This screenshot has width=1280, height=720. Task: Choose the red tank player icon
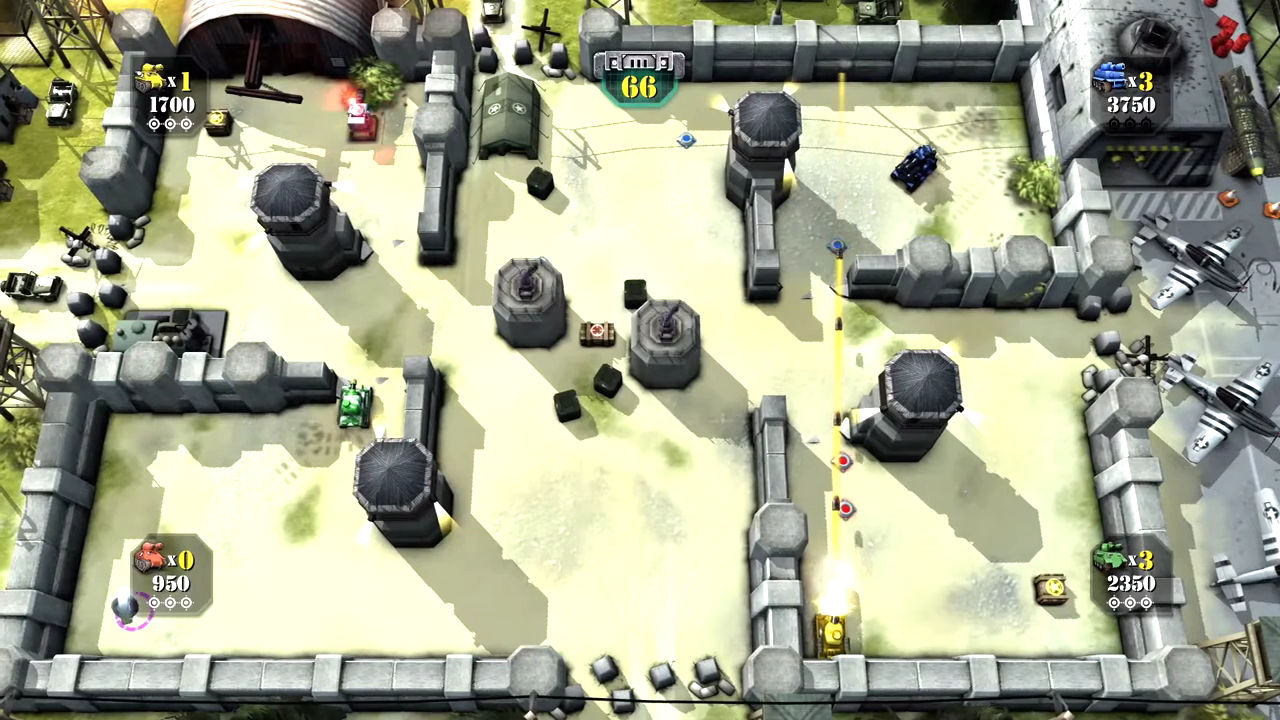click(150, 556)
